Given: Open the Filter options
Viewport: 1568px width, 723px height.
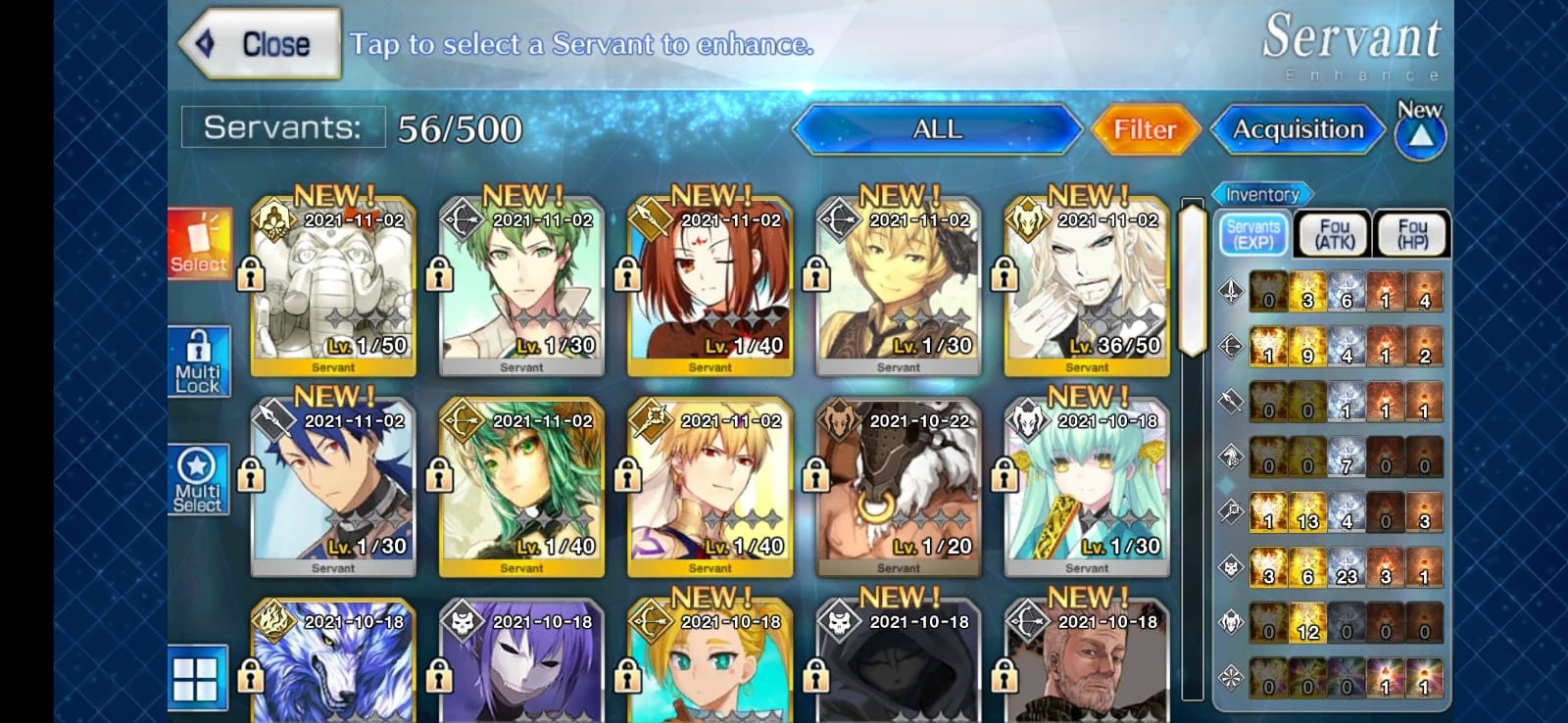Looking at the screenshot, I should (1145, 129).
